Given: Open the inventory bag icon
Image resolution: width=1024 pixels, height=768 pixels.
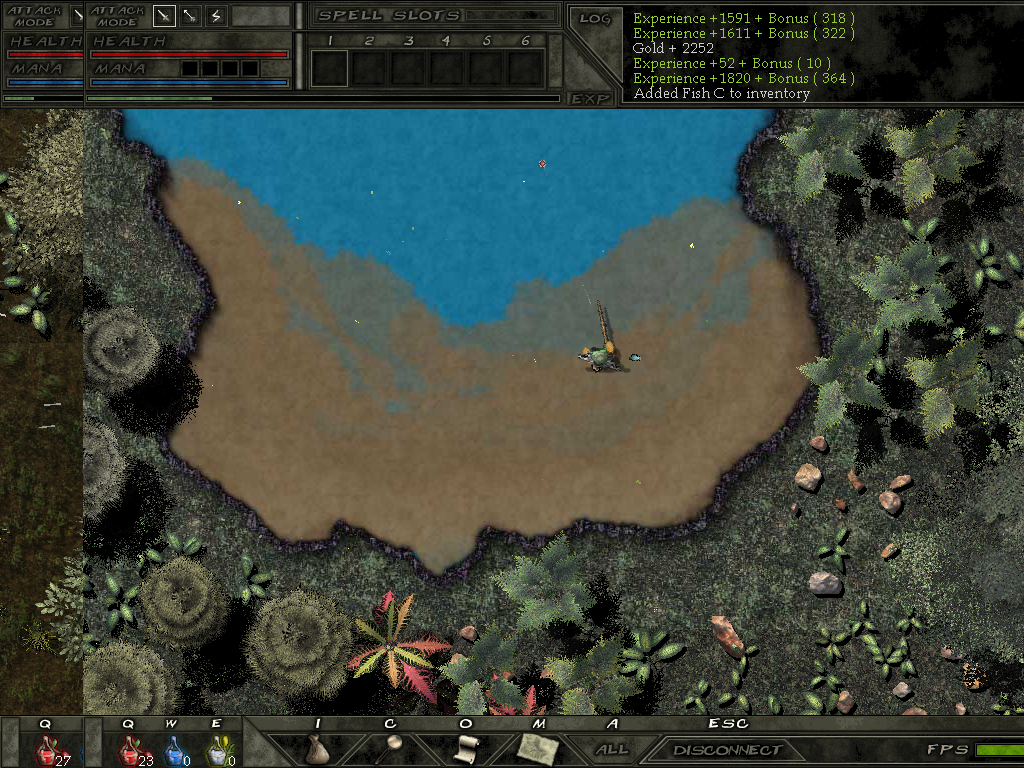Looking at the screenshot, I should [x=317, y=748].
